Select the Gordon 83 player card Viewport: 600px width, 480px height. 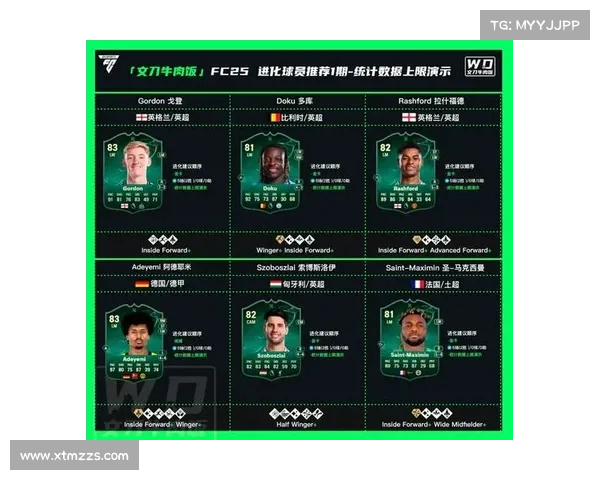[x=134, y=172]
